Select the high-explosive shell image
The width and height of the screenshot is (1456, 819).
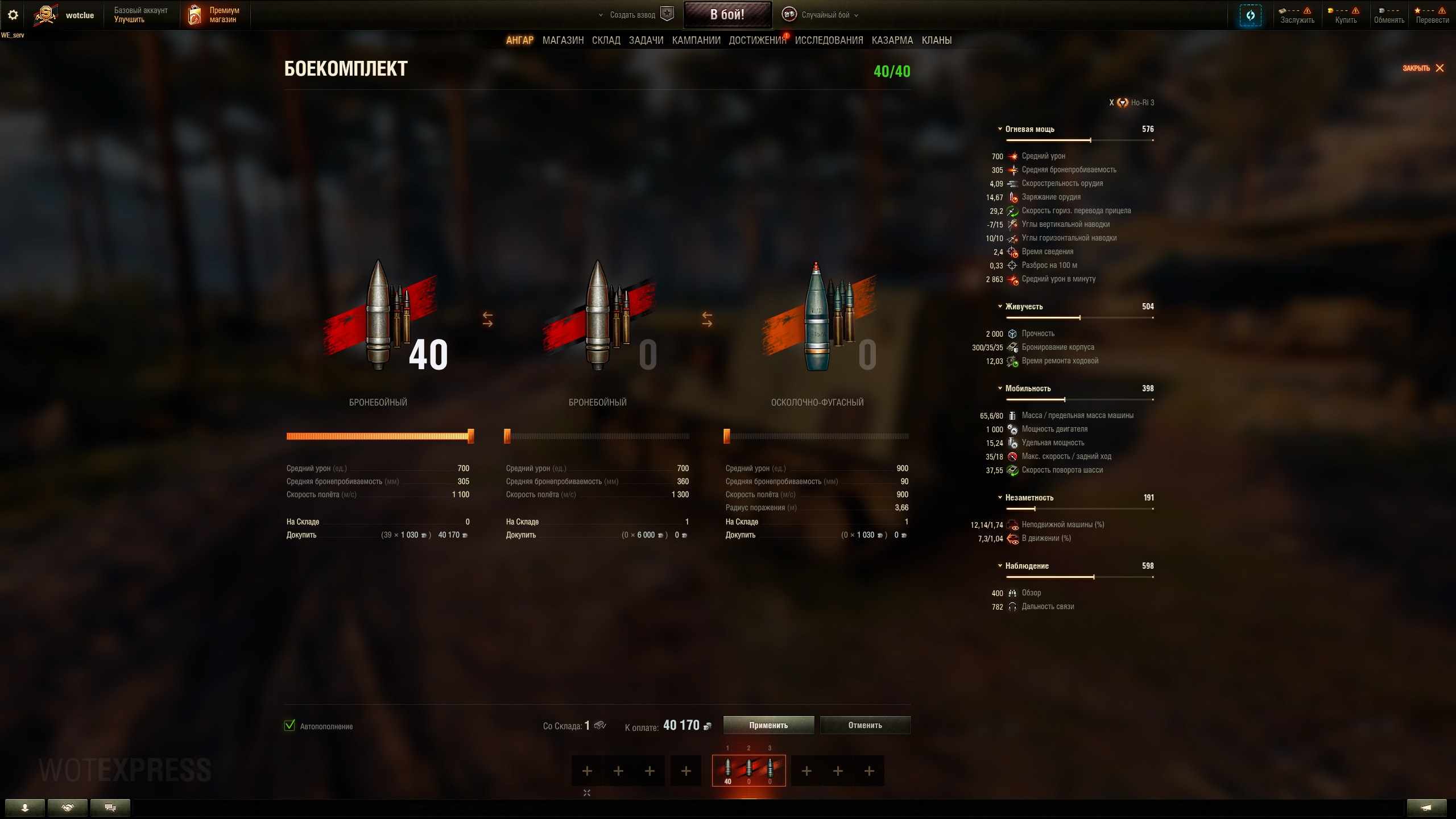pos(817,318)
